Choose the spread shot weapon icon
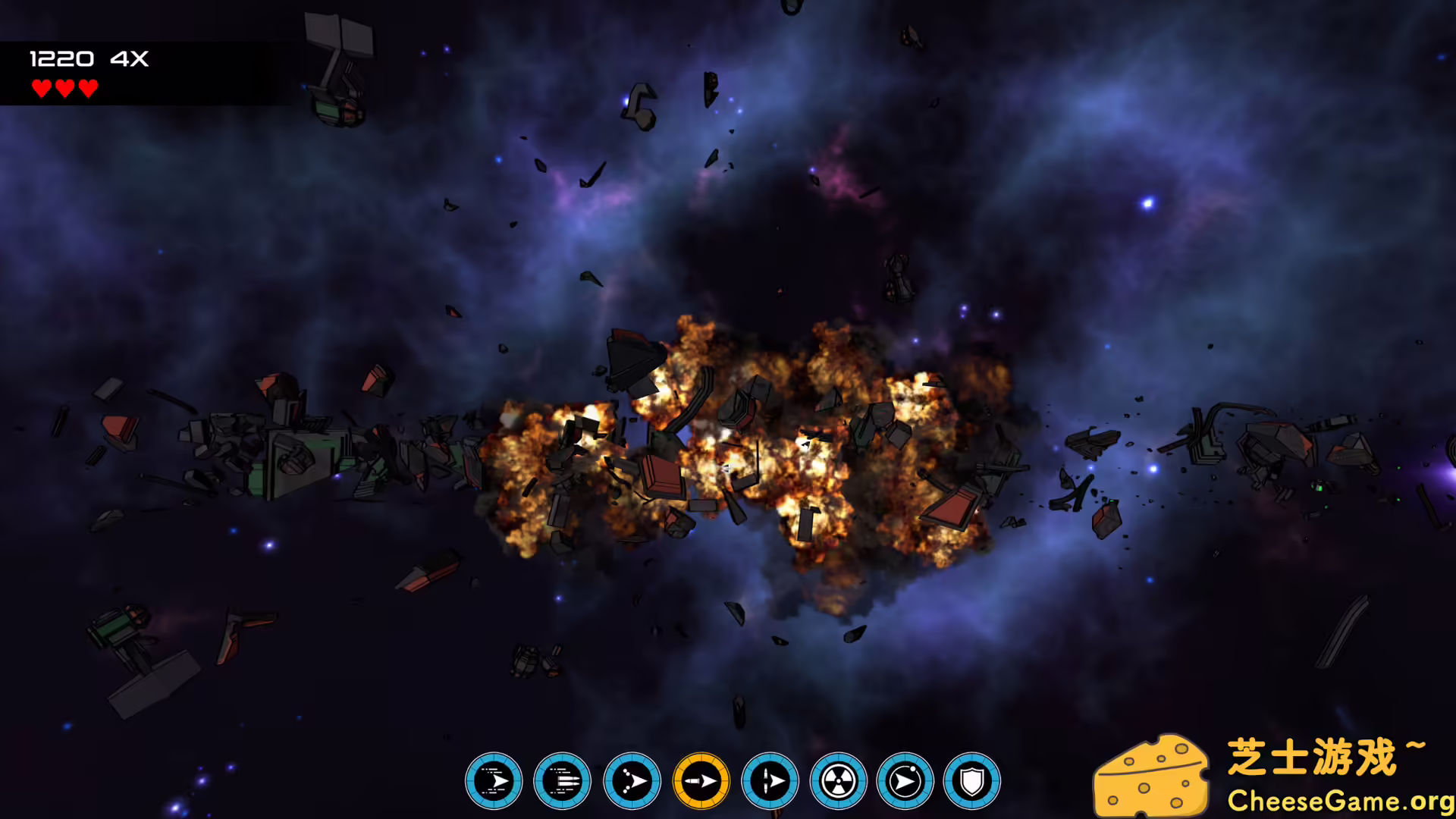 click(x=631, y=780)
